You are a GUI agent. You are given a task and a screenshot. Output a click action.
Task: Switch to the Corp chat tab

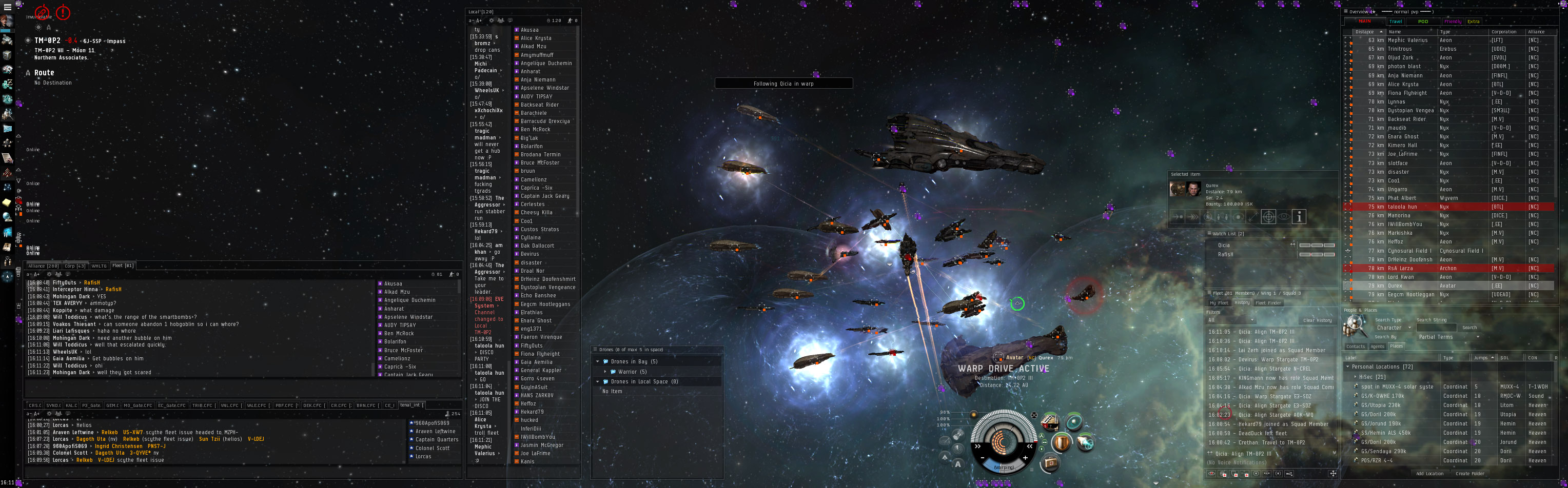75,266
